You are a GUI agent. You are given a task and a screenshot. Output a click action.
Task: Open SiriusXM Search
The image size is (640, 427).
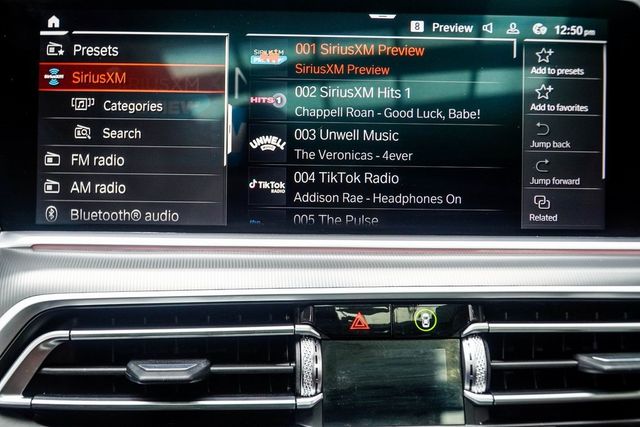click(x=121, y=133)
